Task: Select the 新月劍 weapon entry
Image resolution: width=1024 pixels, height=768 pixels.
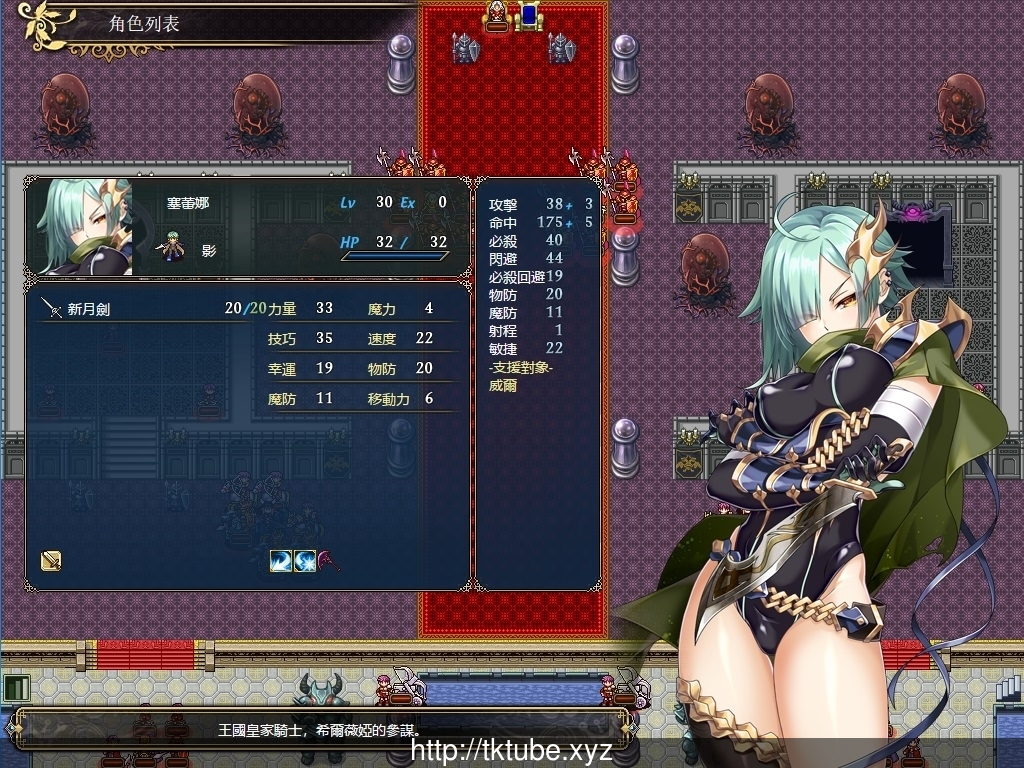Action: tap(90, 310)
